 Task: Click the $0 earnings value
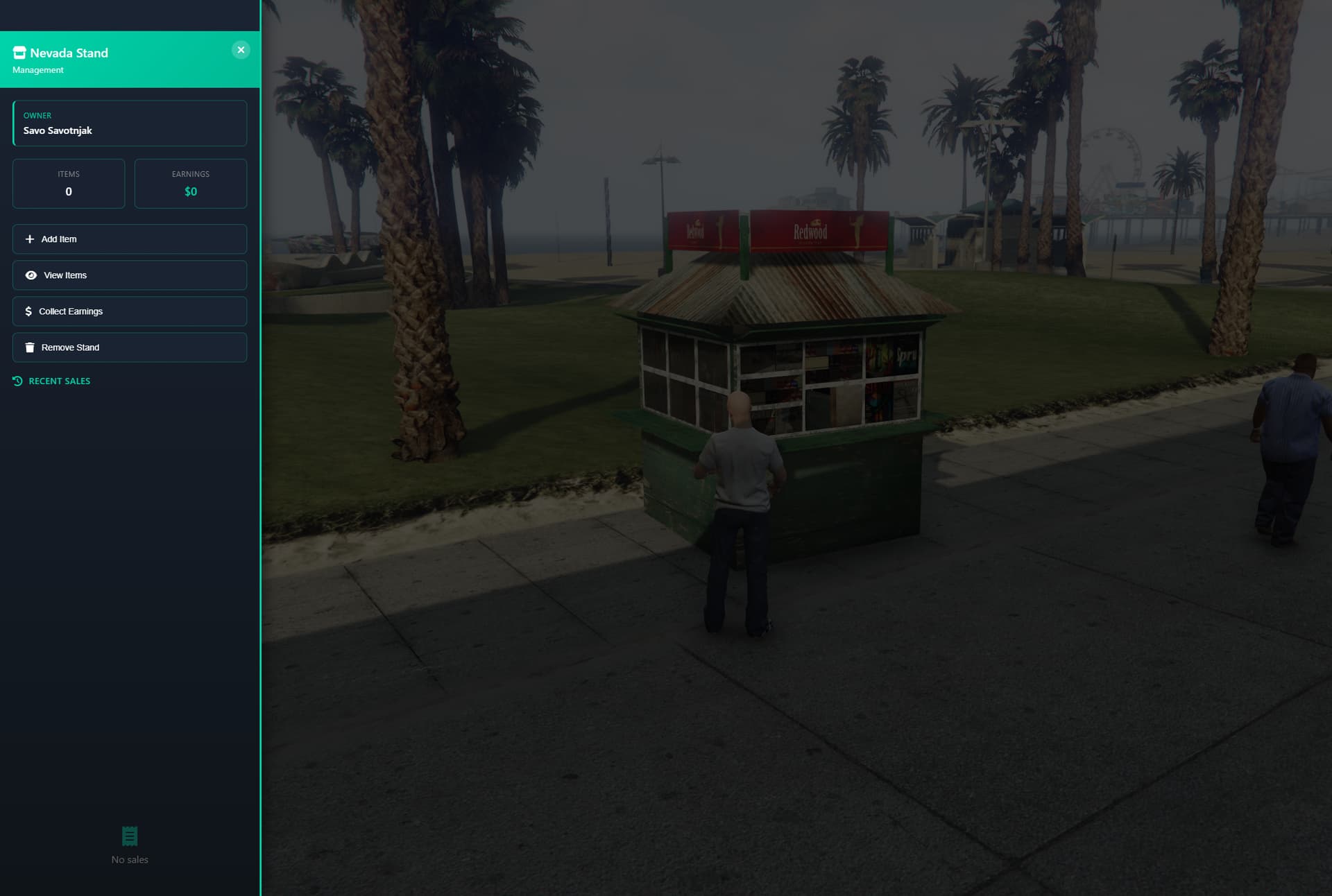coord(190,191)
